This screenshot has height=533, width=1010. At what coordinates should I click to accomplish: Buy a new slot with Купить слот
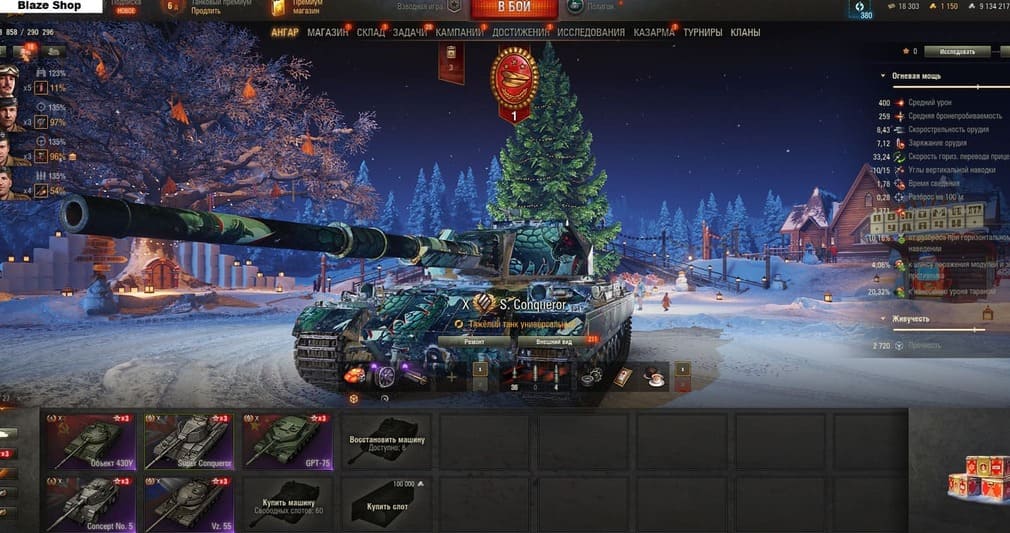[x=387, y=503]
